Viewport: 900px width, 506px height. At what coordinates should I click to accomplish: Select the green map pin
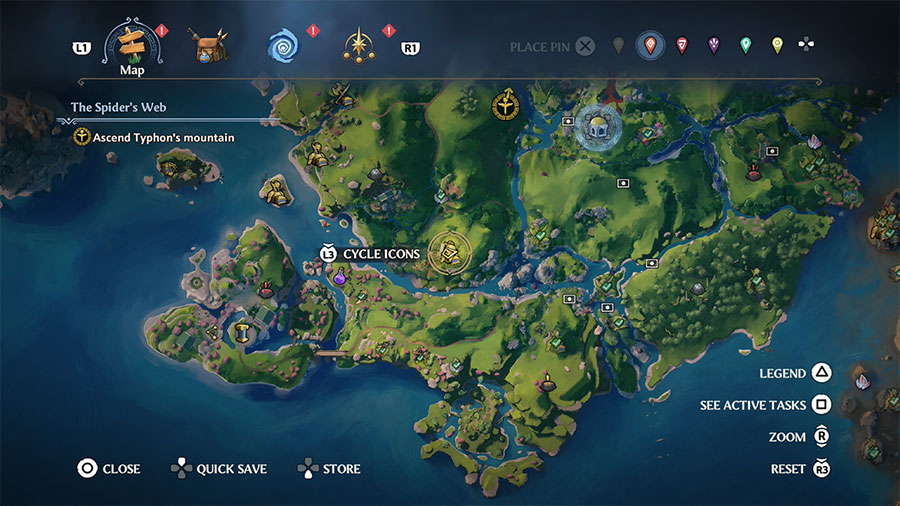[x=745, y=45]
